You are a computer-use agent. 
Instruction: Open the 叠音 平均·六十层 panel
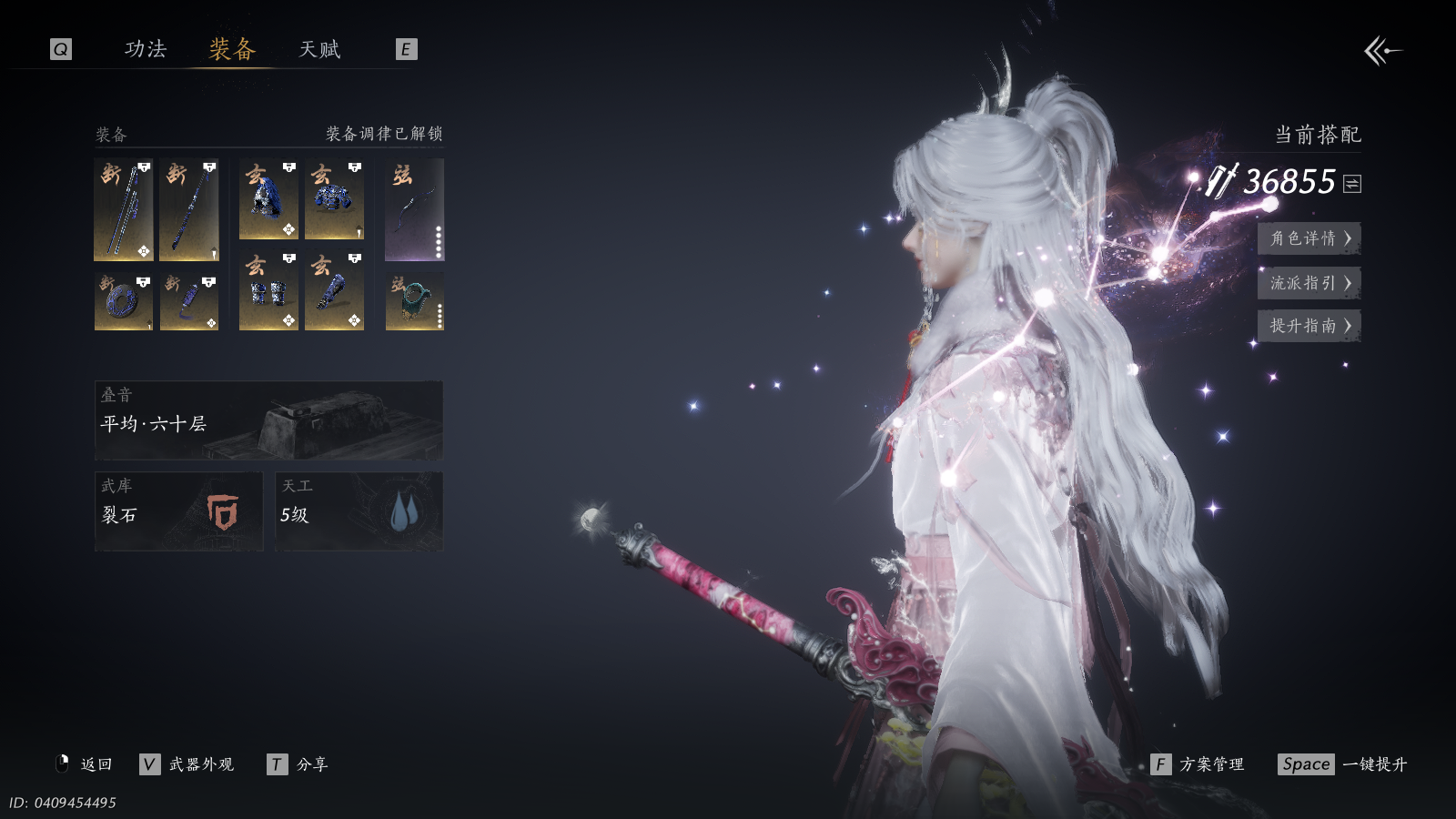pyautogui.click(x=268, y=420)
